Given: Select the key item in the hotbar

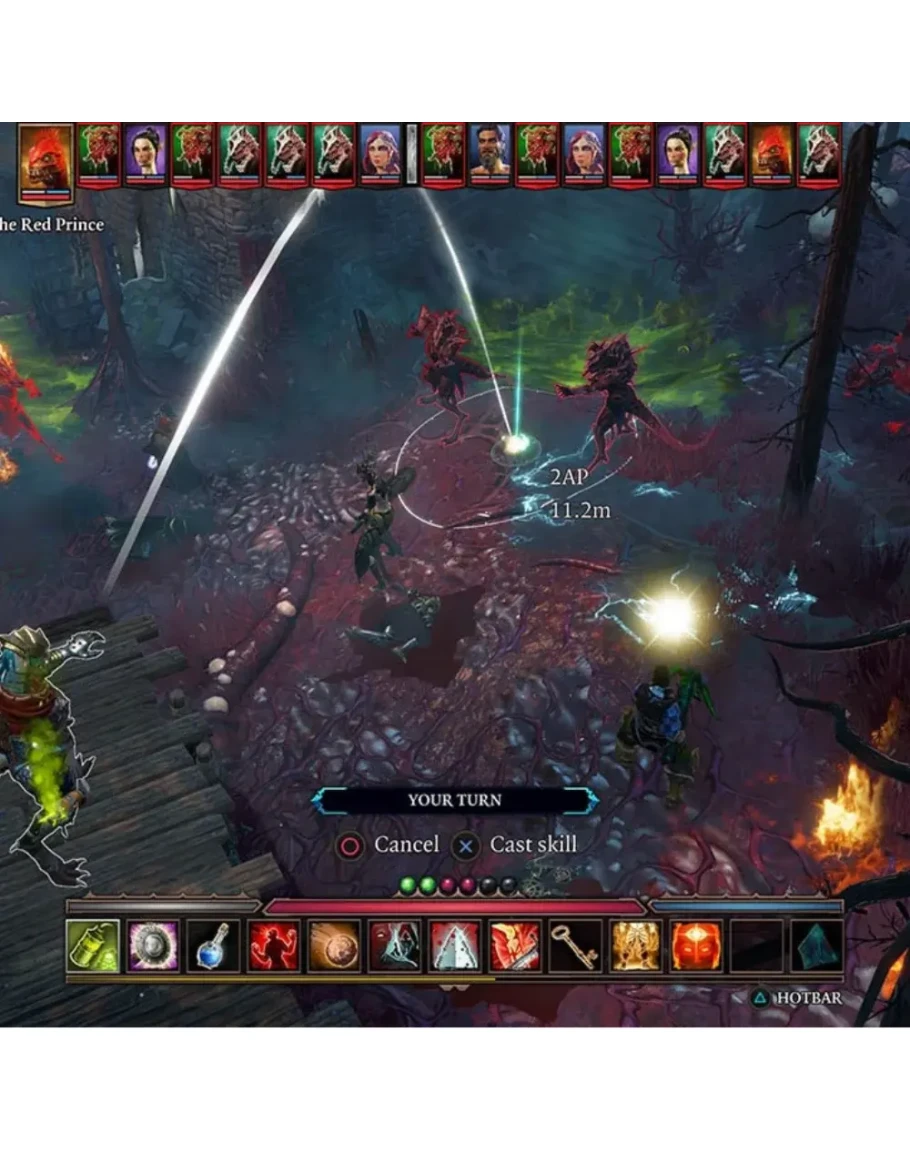Looking at the screenshot, I should (x=575, y=946).
